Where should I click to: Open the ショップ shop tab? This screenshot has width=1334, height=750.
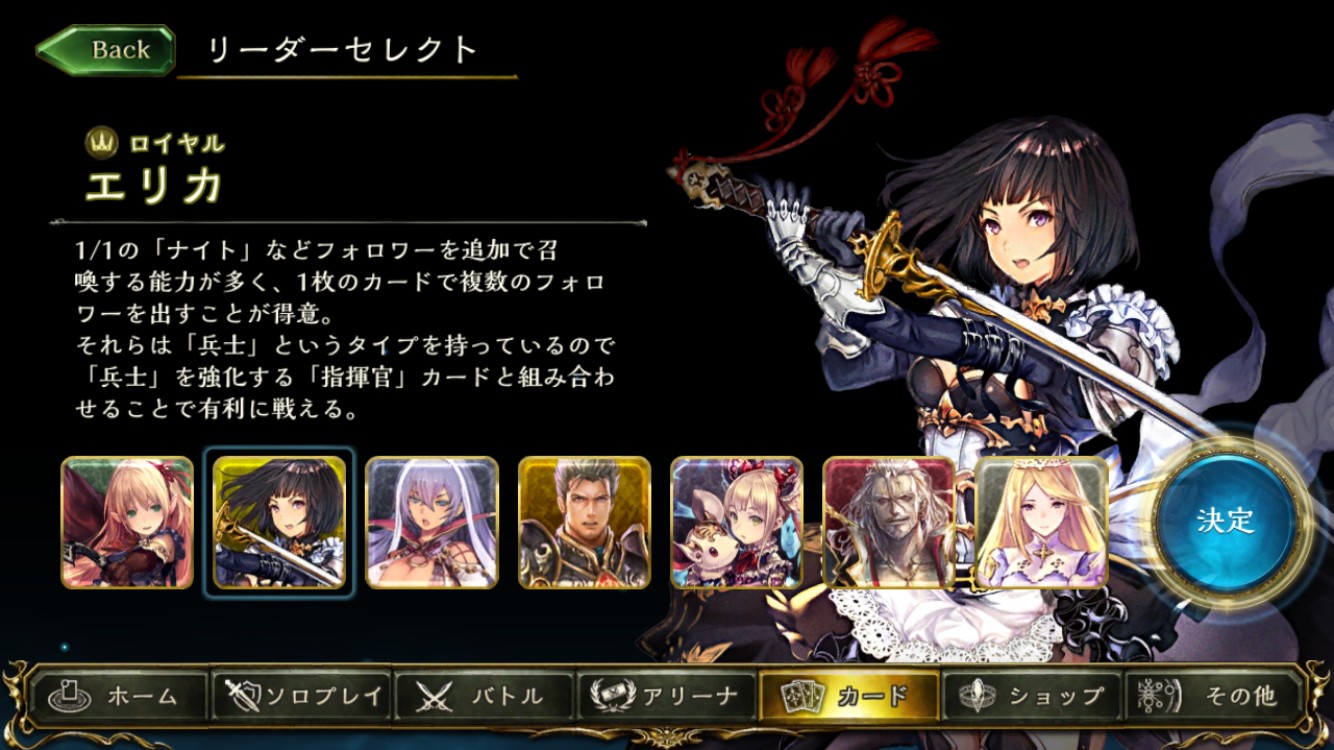click(1031, 696)
